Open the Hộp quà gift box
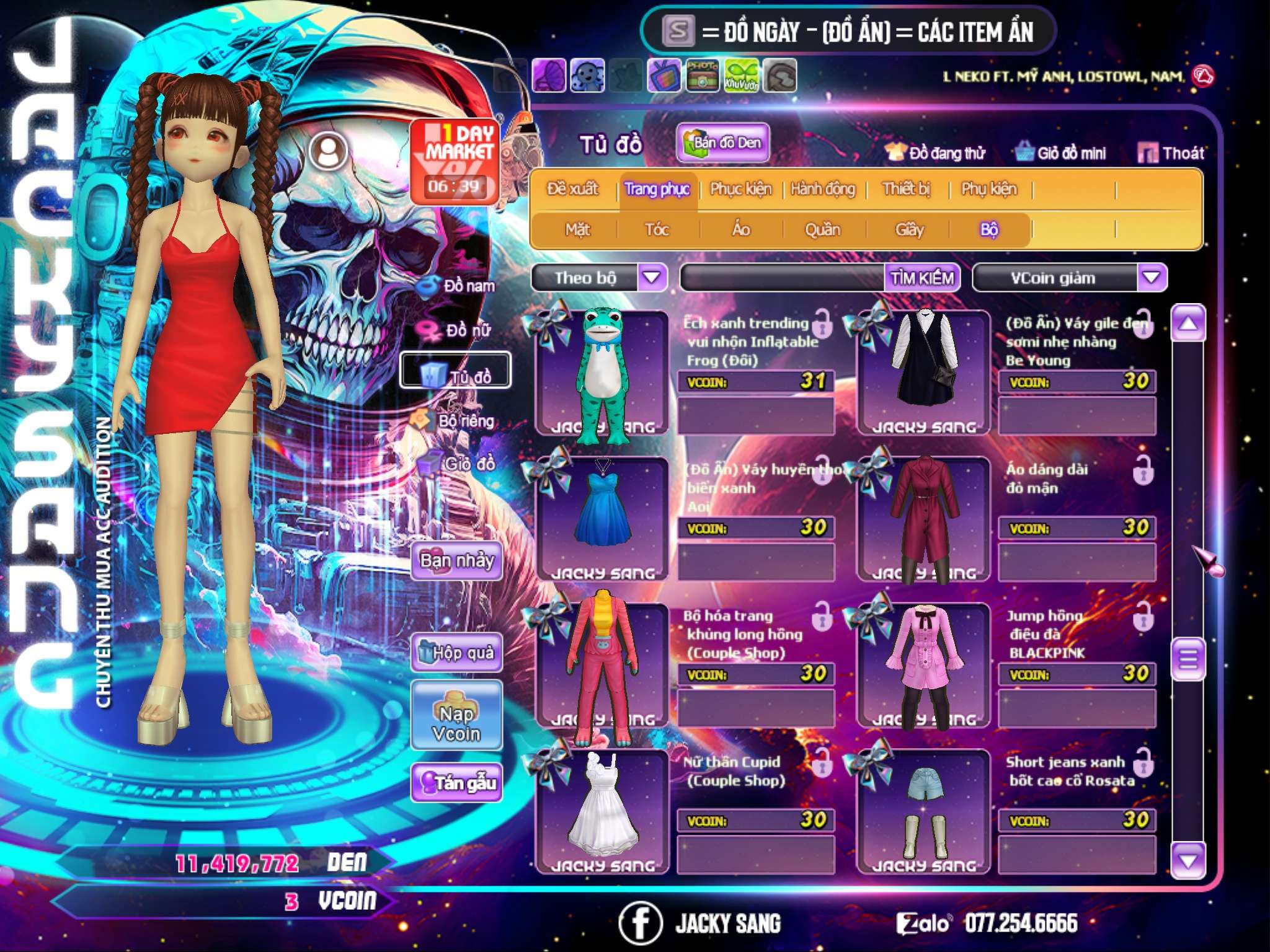 tap(456, 653)
